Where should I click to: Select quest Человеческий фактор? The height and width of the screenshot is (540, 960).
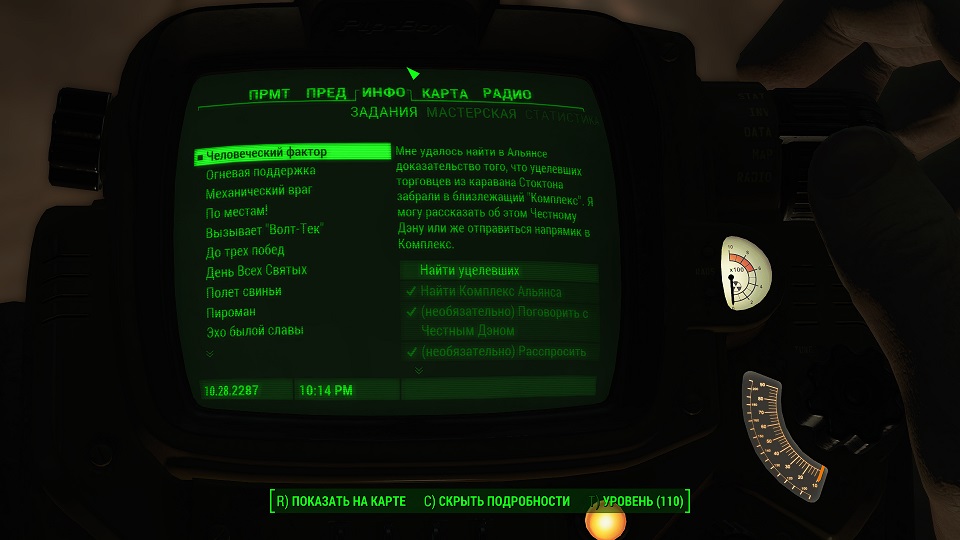(267, 153)
